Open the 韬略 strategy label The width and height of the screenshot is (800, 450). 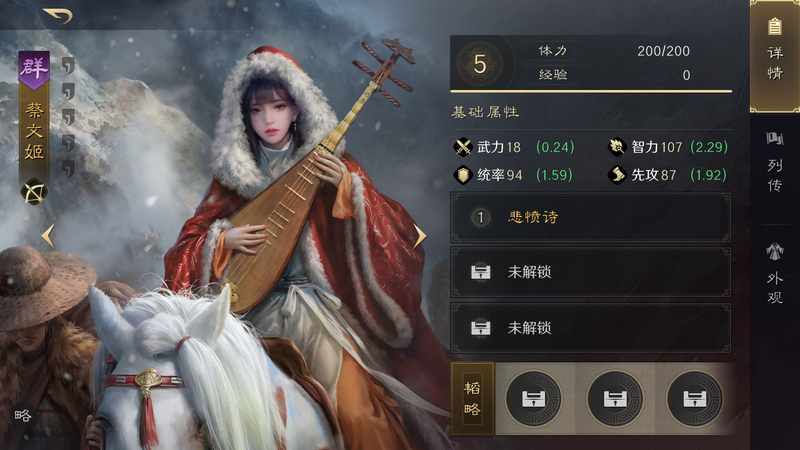473,398
